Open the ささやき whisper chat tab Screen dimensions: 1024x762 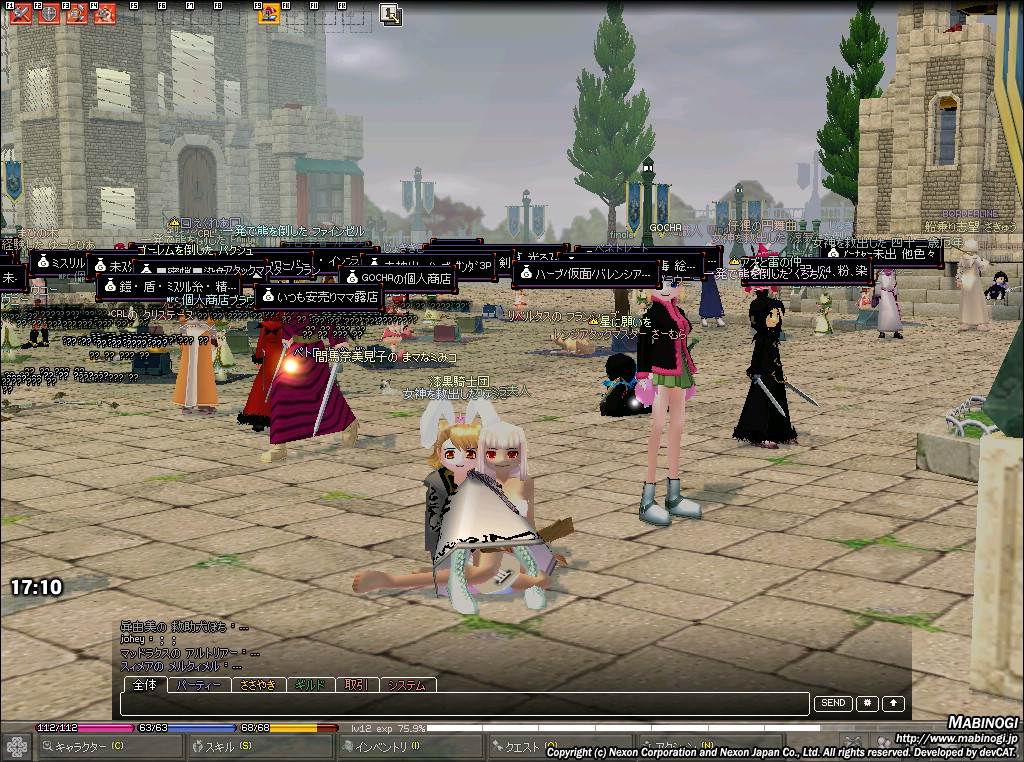(x=258, y=685)
